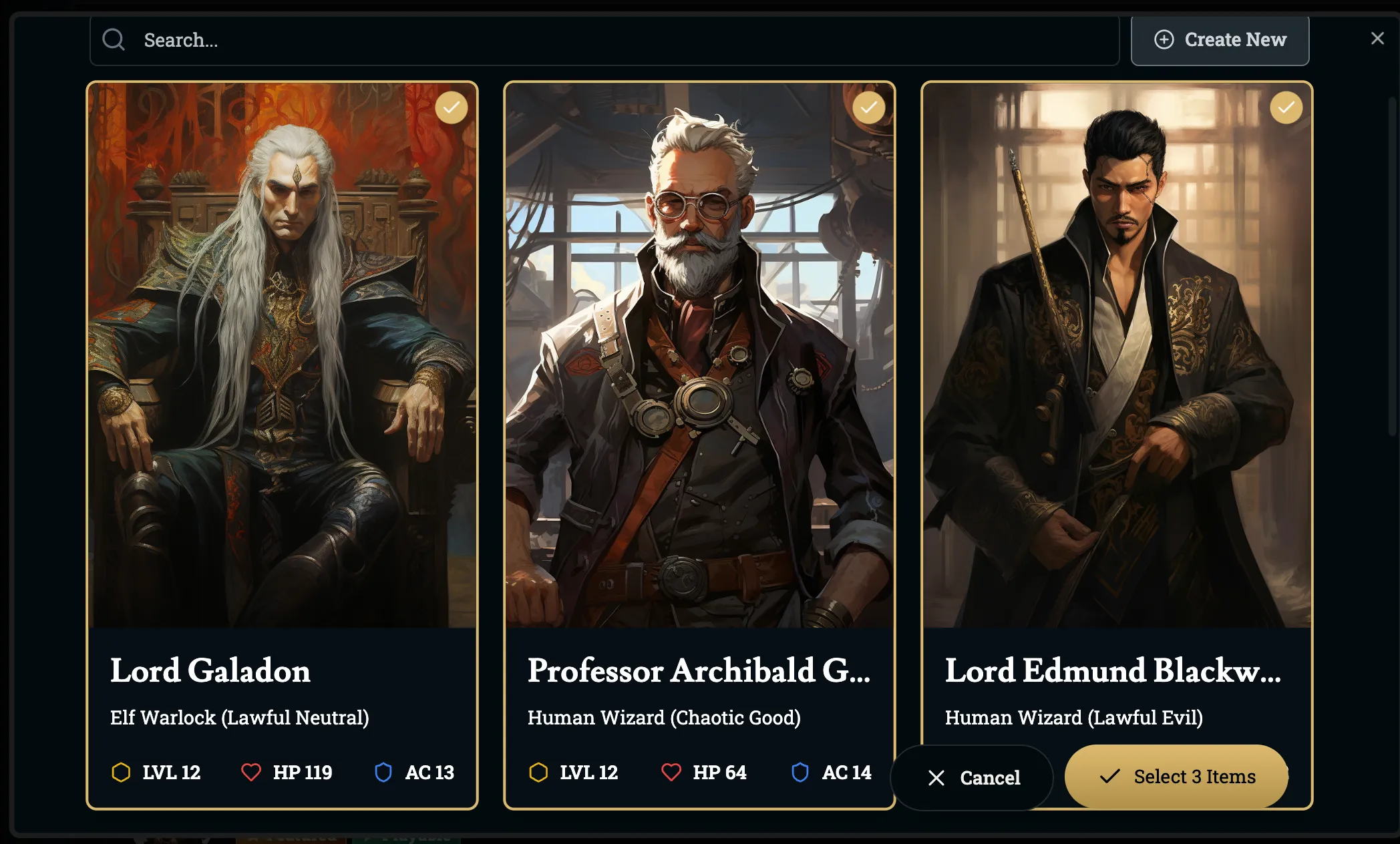Choose the Professor Archibald character card

point(699,401)
